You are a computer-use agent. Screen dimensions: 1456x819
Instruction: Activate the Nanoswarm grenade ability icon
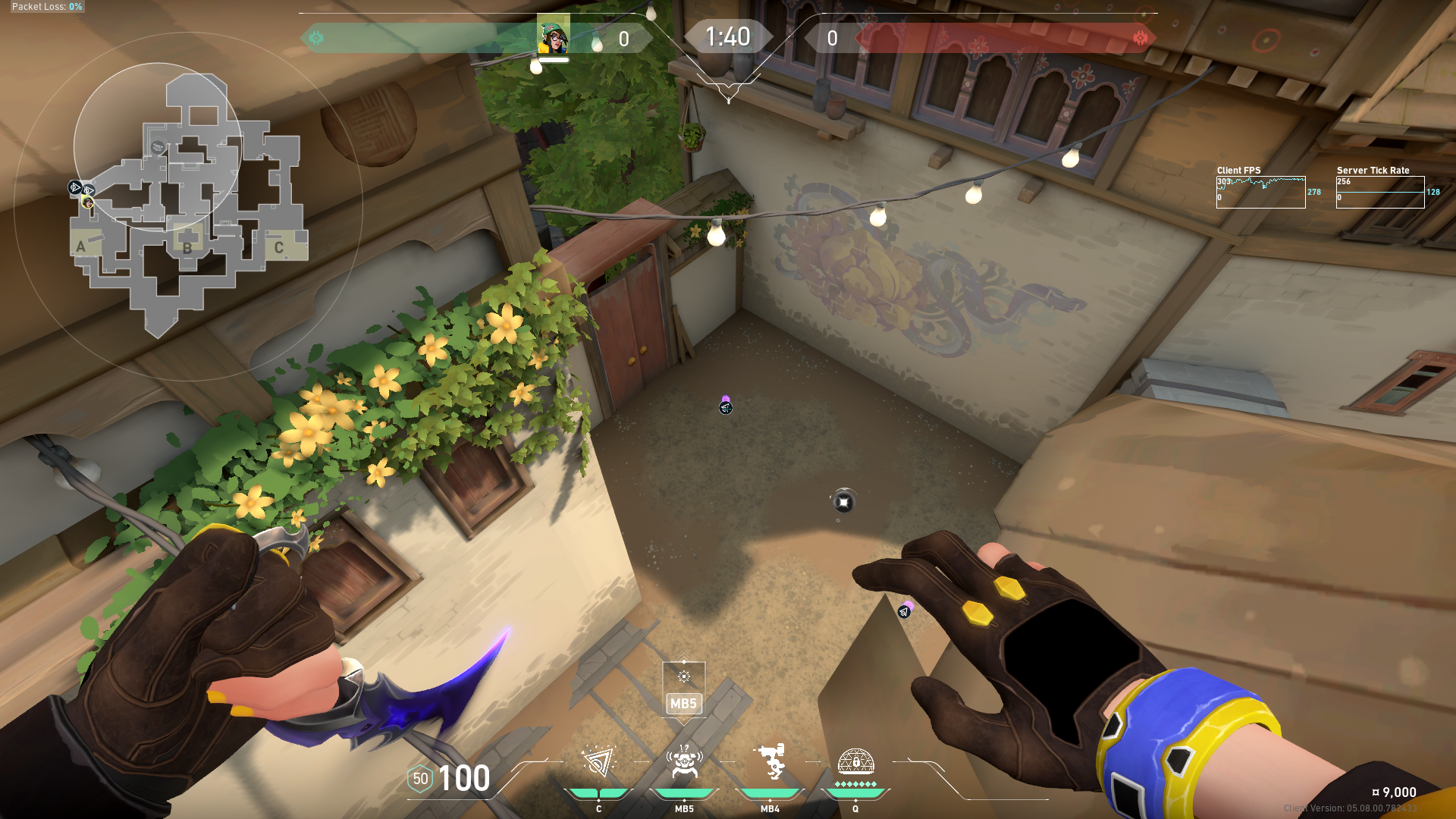(x=598, y=762)
